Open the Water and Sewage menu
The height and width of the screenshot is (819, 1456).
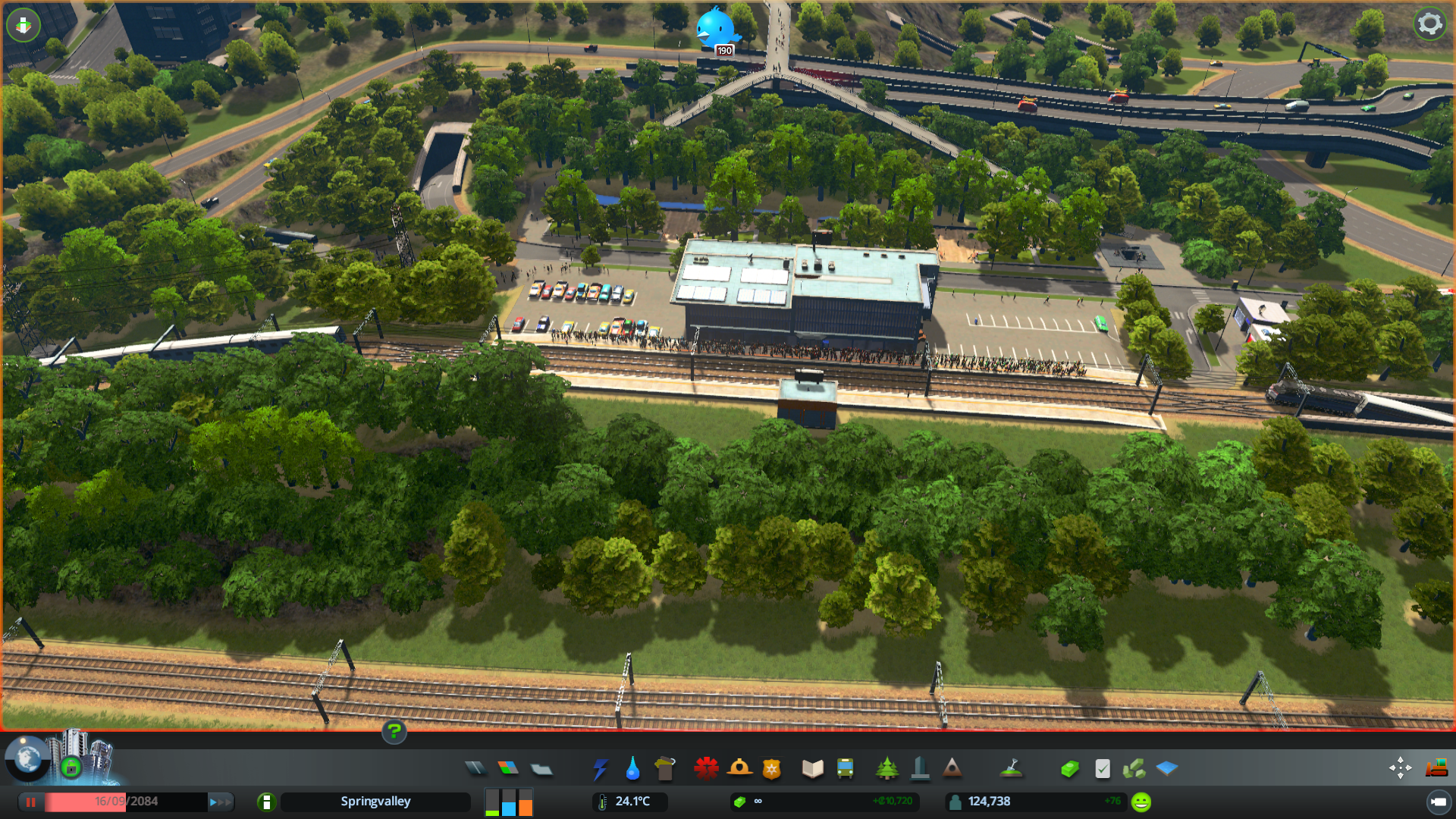point(633,768)
